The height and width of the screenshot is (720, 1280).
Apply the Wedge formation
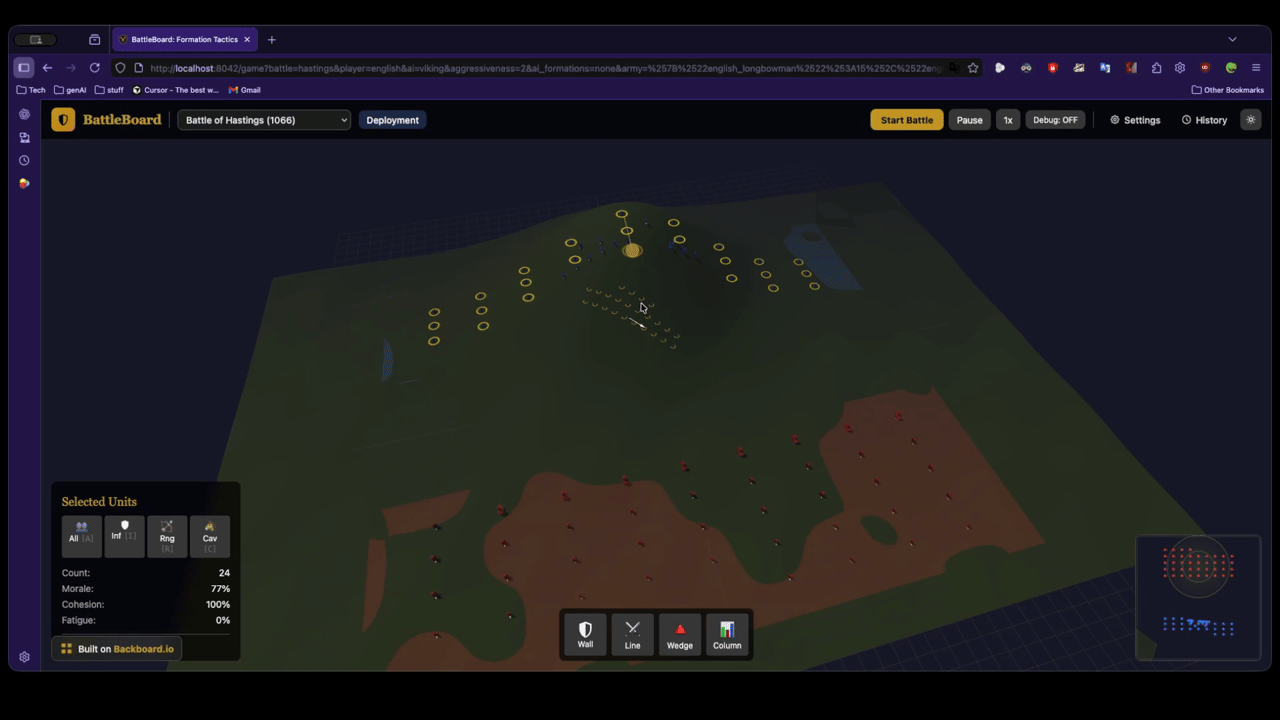(679, 634)
